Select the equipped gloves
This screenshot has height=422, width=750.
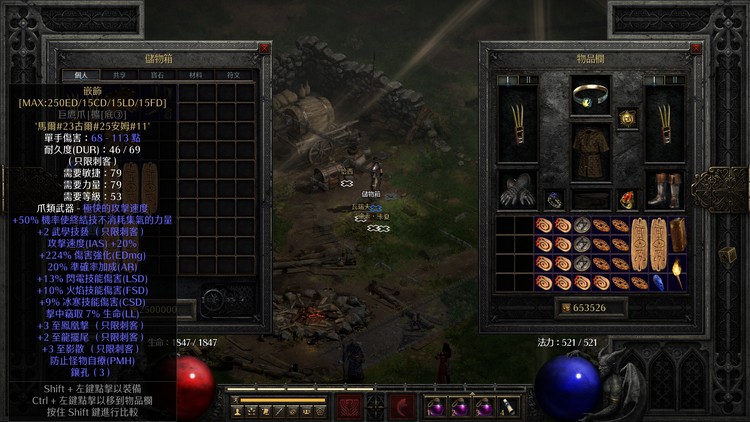pyautogui.click(x=517, y=191)
